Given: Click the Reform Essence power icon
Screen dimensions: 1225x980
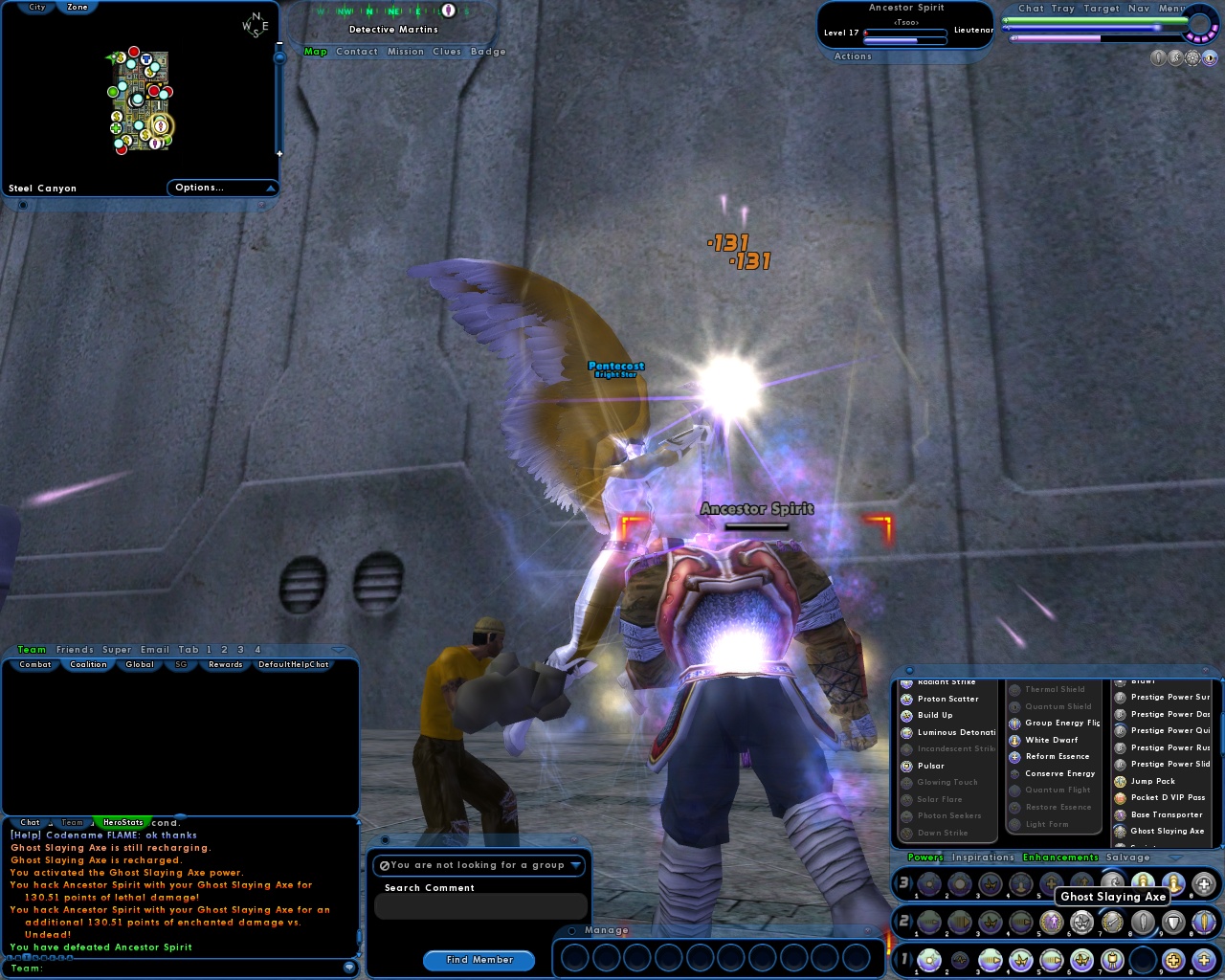Looking at the screenshot, I should tap(1013, 756).
